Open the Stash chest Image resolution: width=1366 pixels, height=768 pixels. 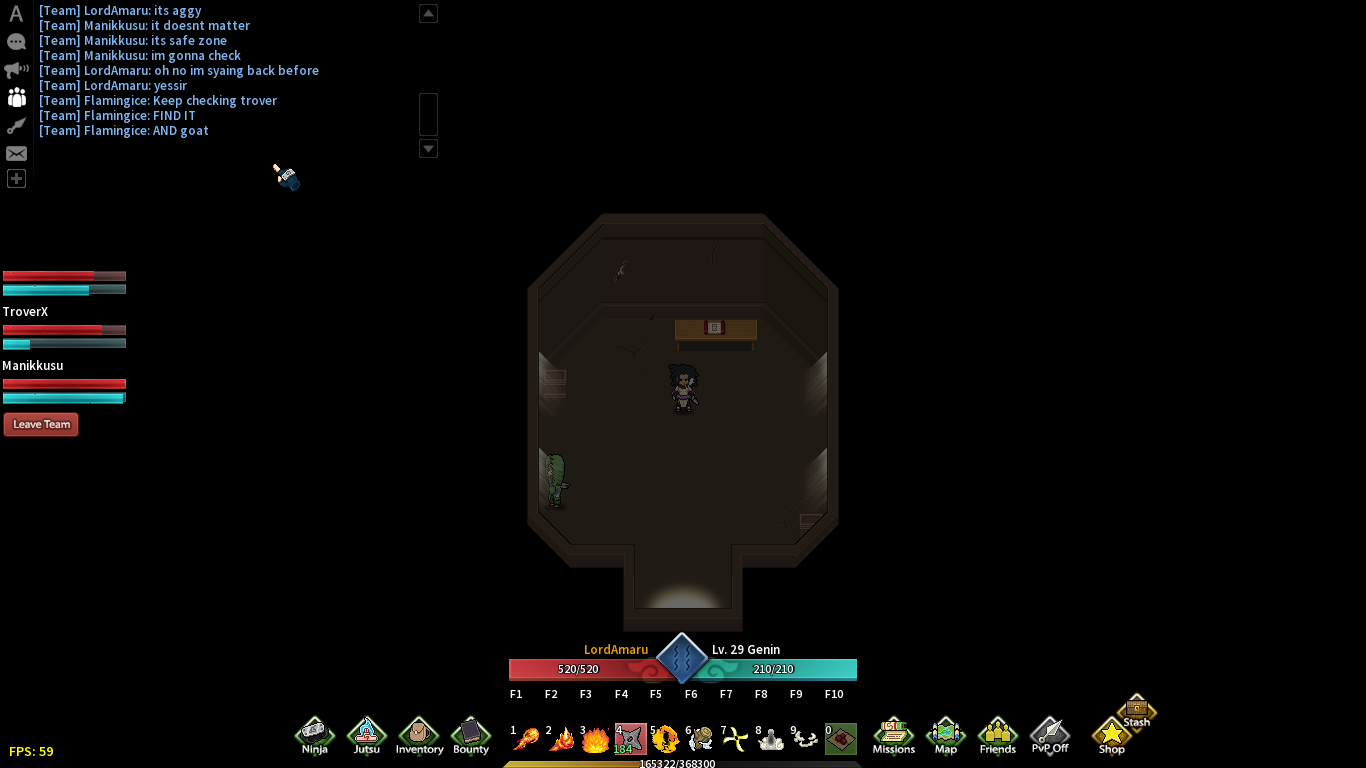(1137, 711)
